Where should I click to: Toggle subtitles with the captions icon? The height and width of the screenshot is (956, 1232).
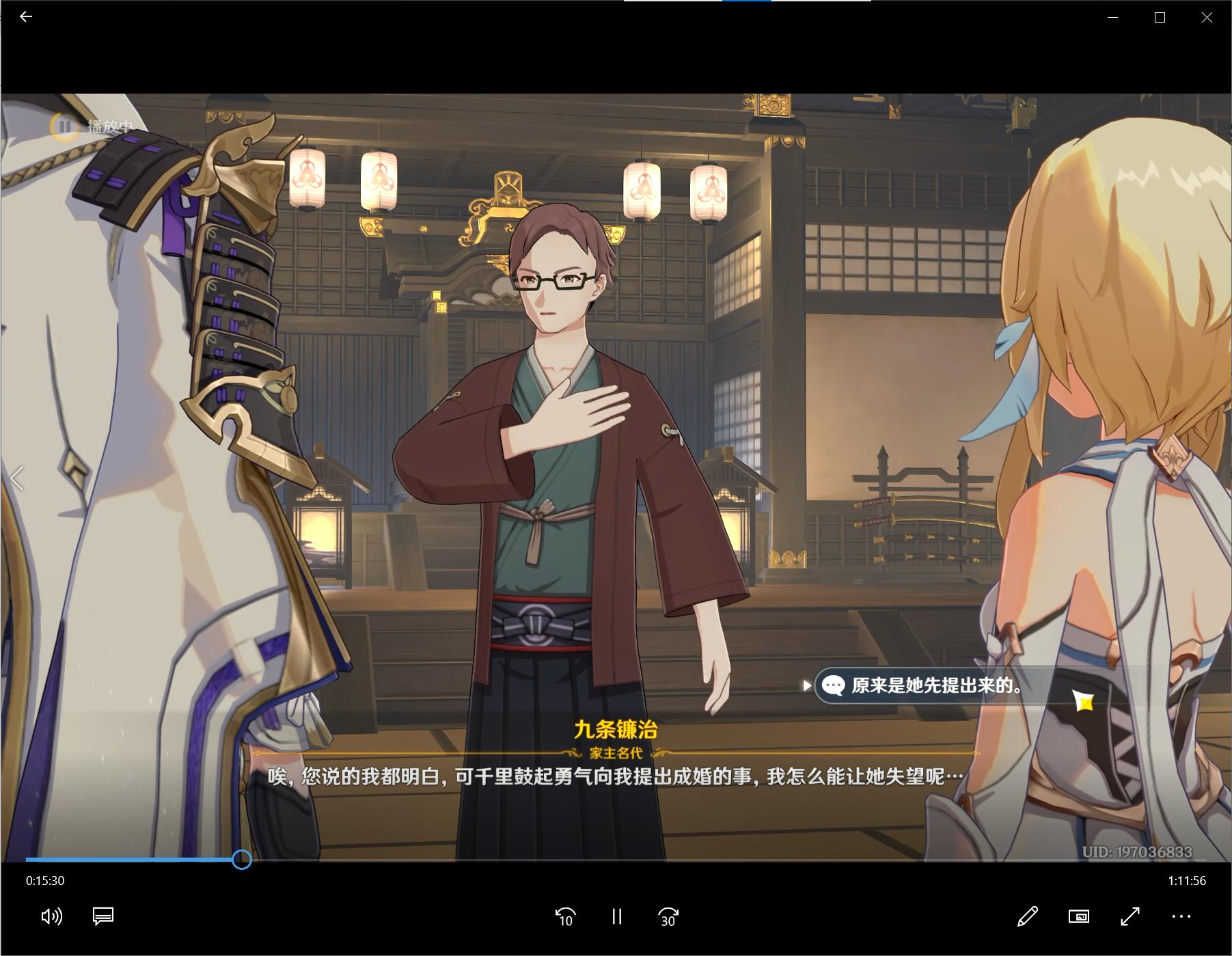tap(102, 916)
